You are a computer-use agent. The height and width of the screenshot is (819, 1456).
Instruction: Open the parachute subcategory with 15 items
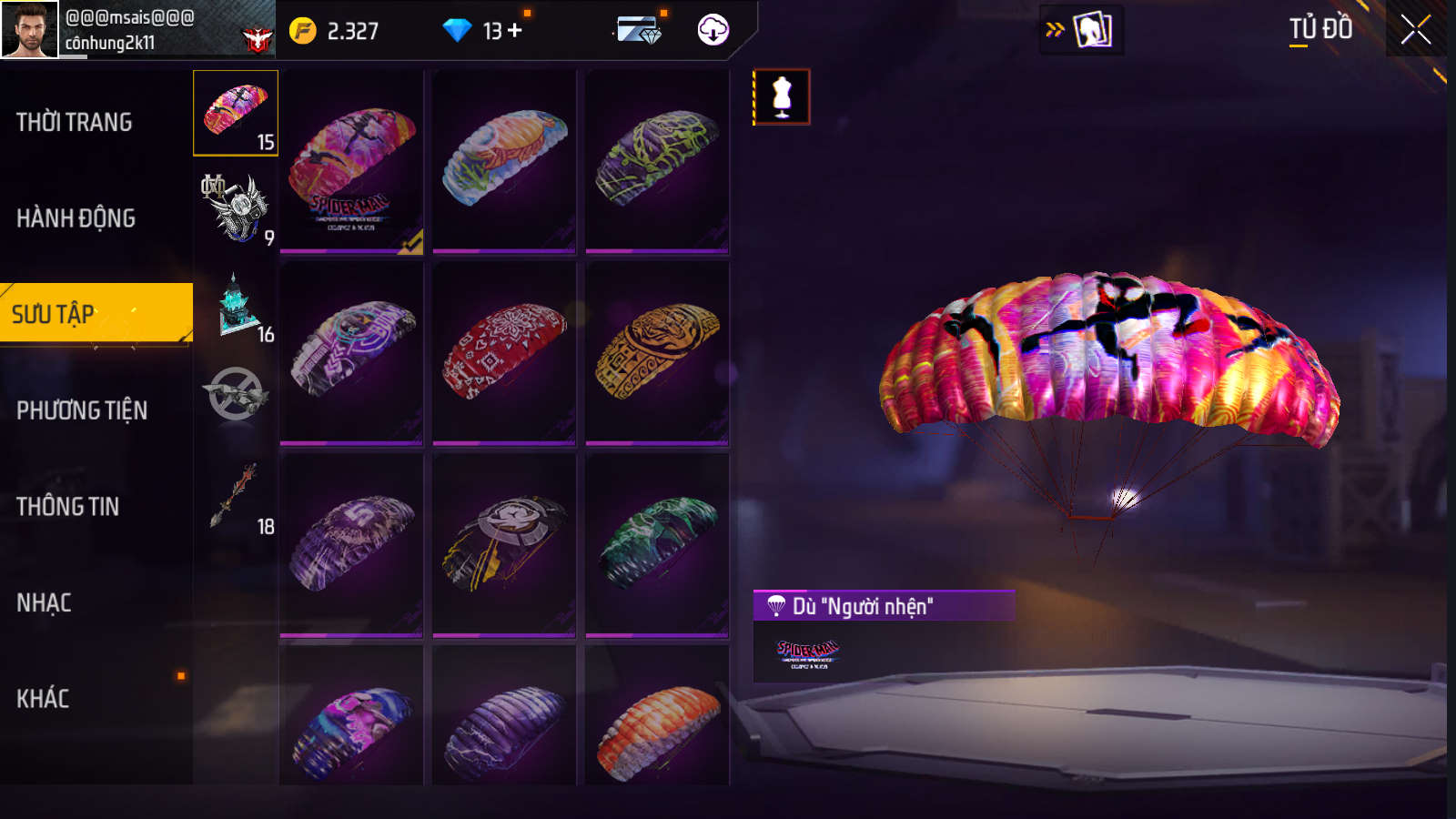[236, 113]
